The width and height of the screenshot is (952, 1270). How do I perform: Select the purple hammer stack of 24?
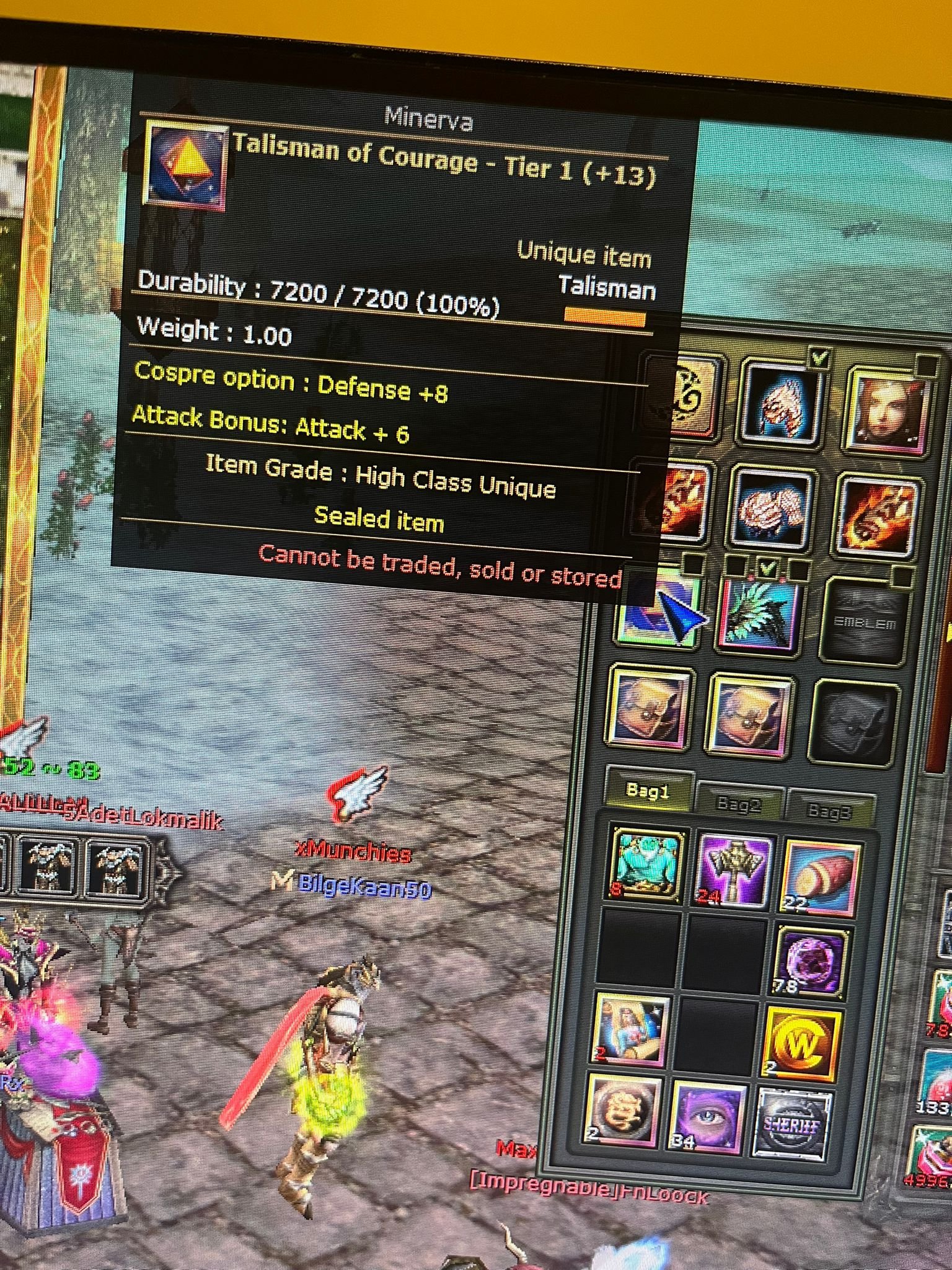(734, 870)
